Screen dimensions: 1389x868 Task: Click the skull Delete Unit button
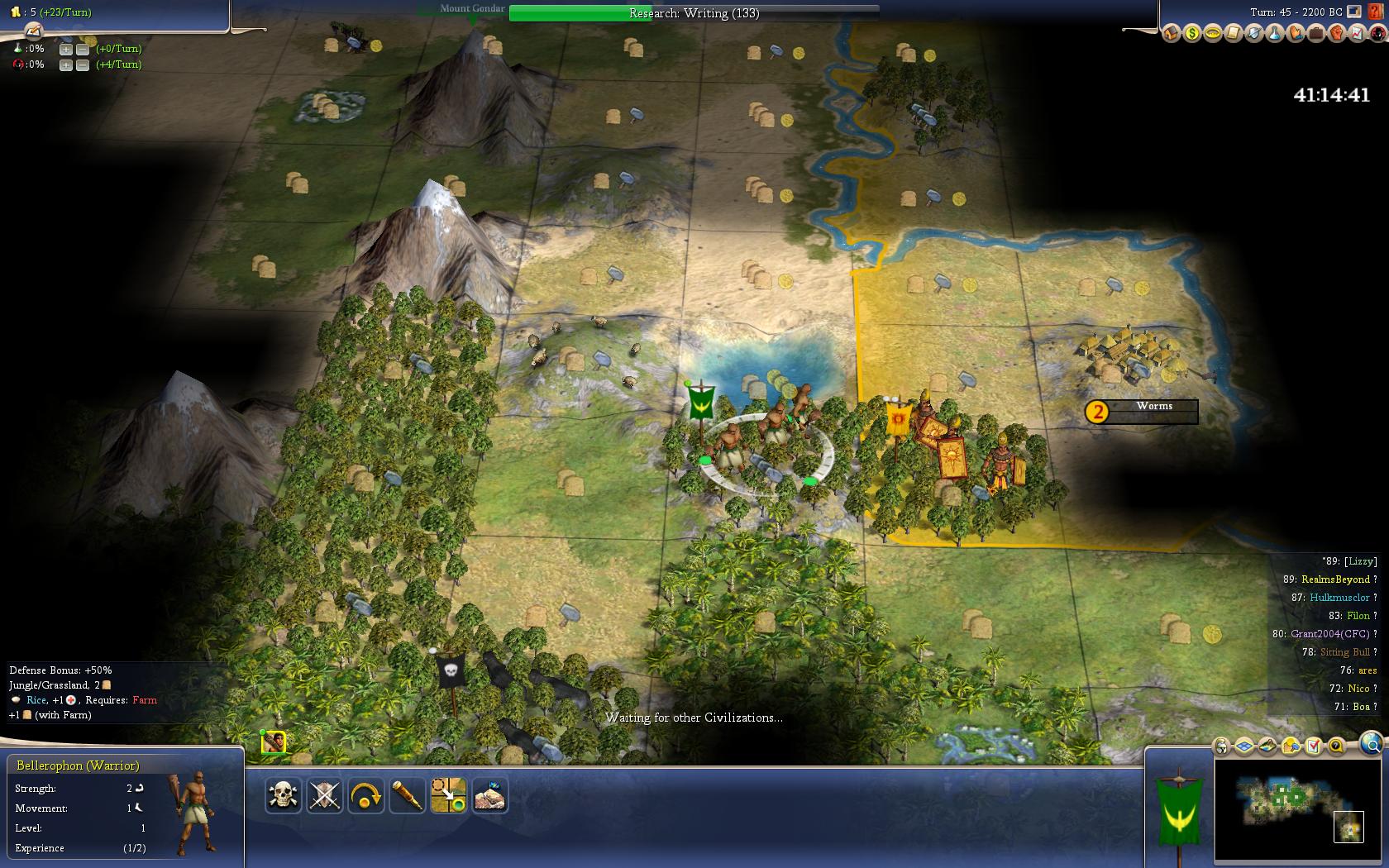tap(283, 795)
